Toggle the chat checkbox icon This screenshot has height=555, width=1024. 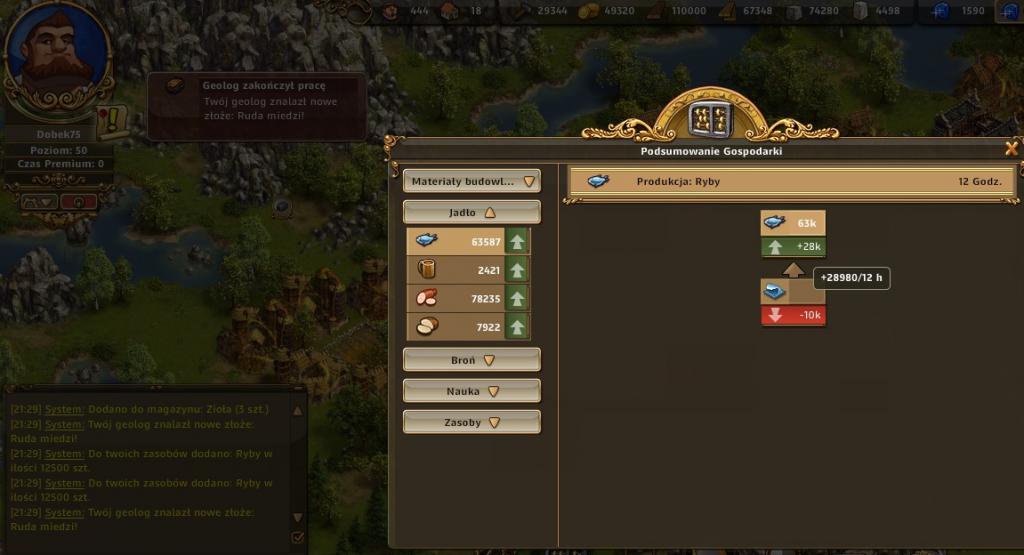(297, 538)
